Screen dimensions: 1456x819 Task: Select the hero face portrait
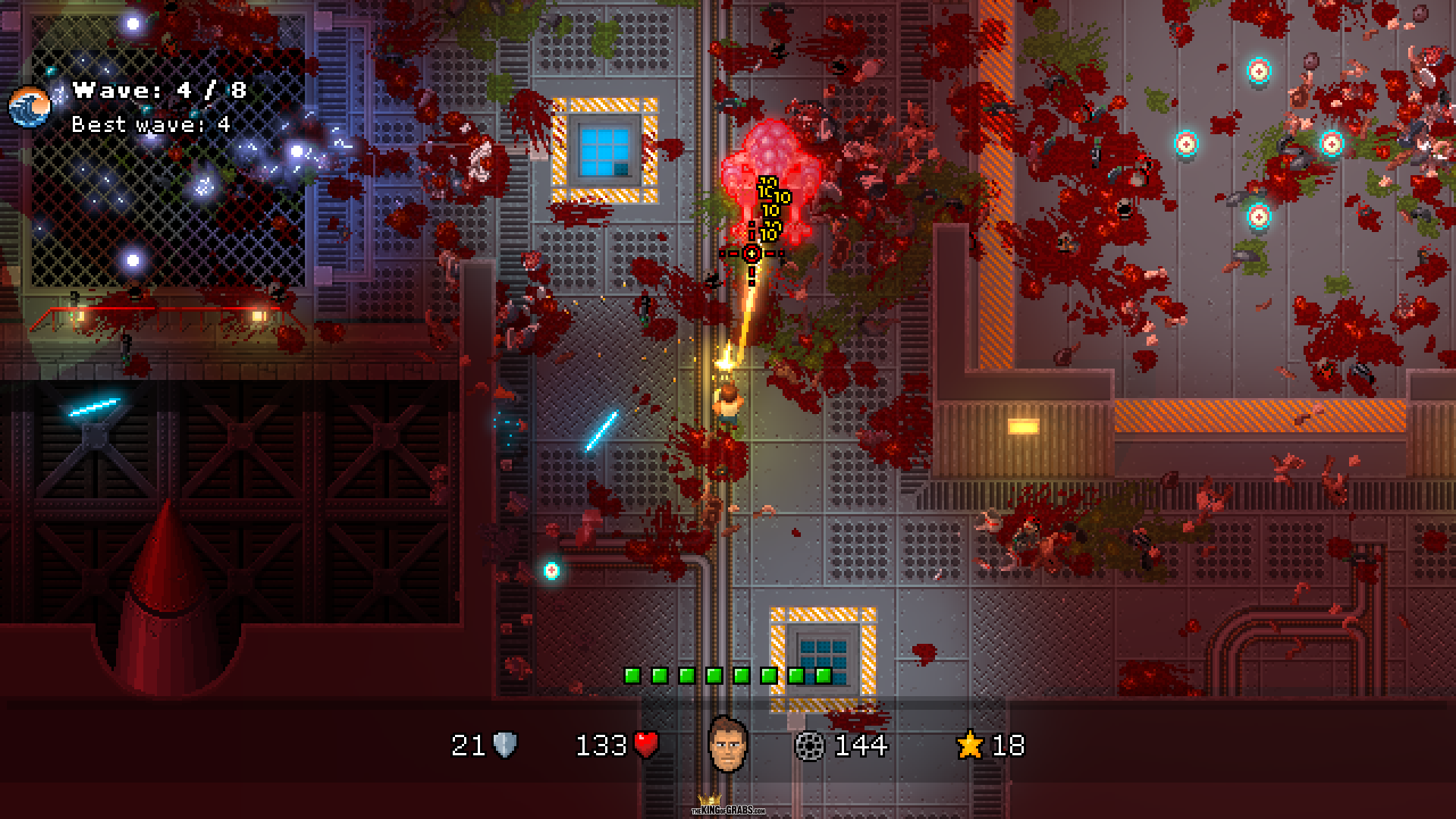tap(728, 745)
